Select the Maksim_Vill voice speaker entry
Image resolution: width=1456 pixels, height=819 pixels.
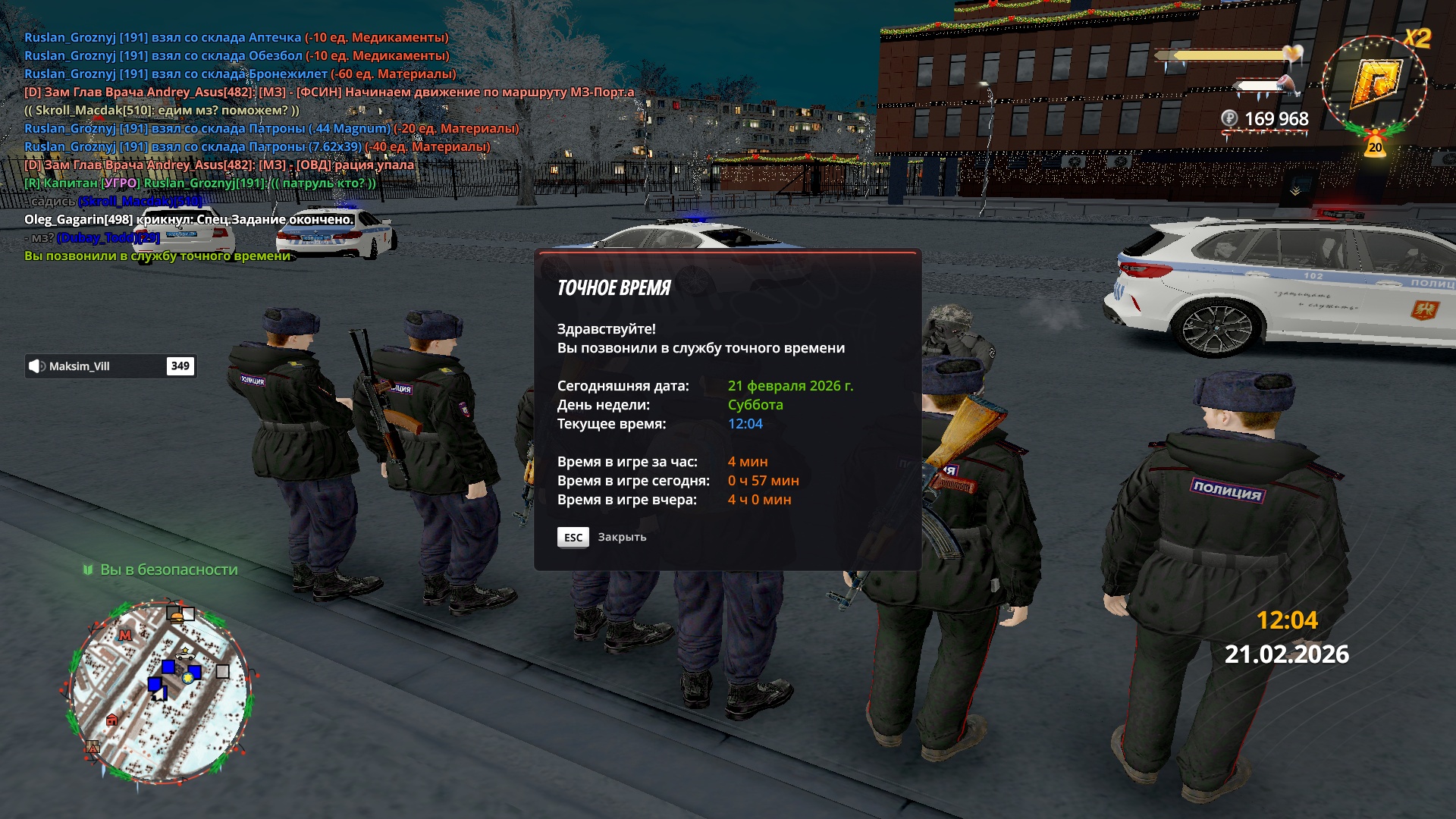click(111, 366)
